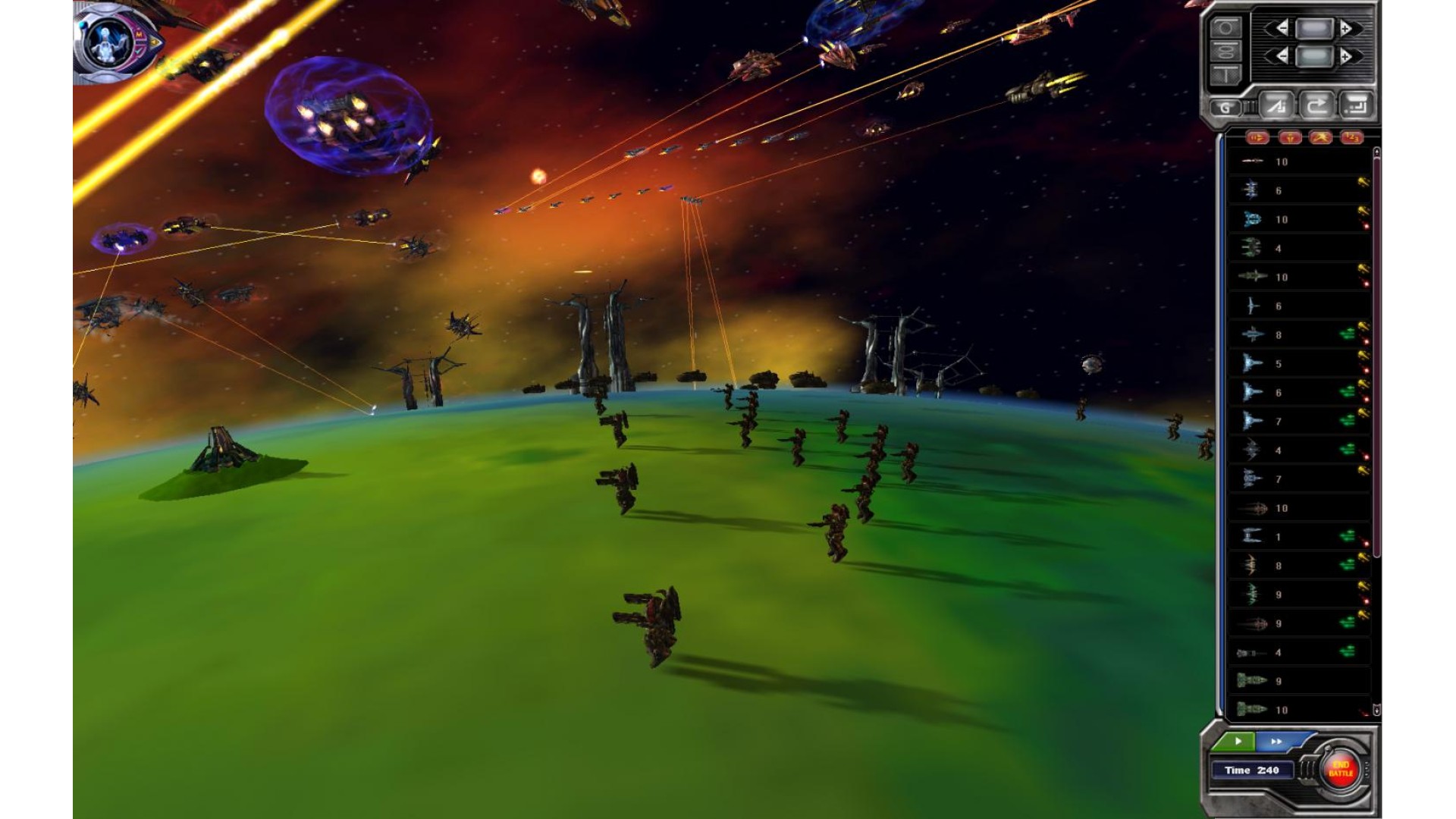
Task: Click the corner-arrow button beside the return arrow
Action: (1356, 106)
